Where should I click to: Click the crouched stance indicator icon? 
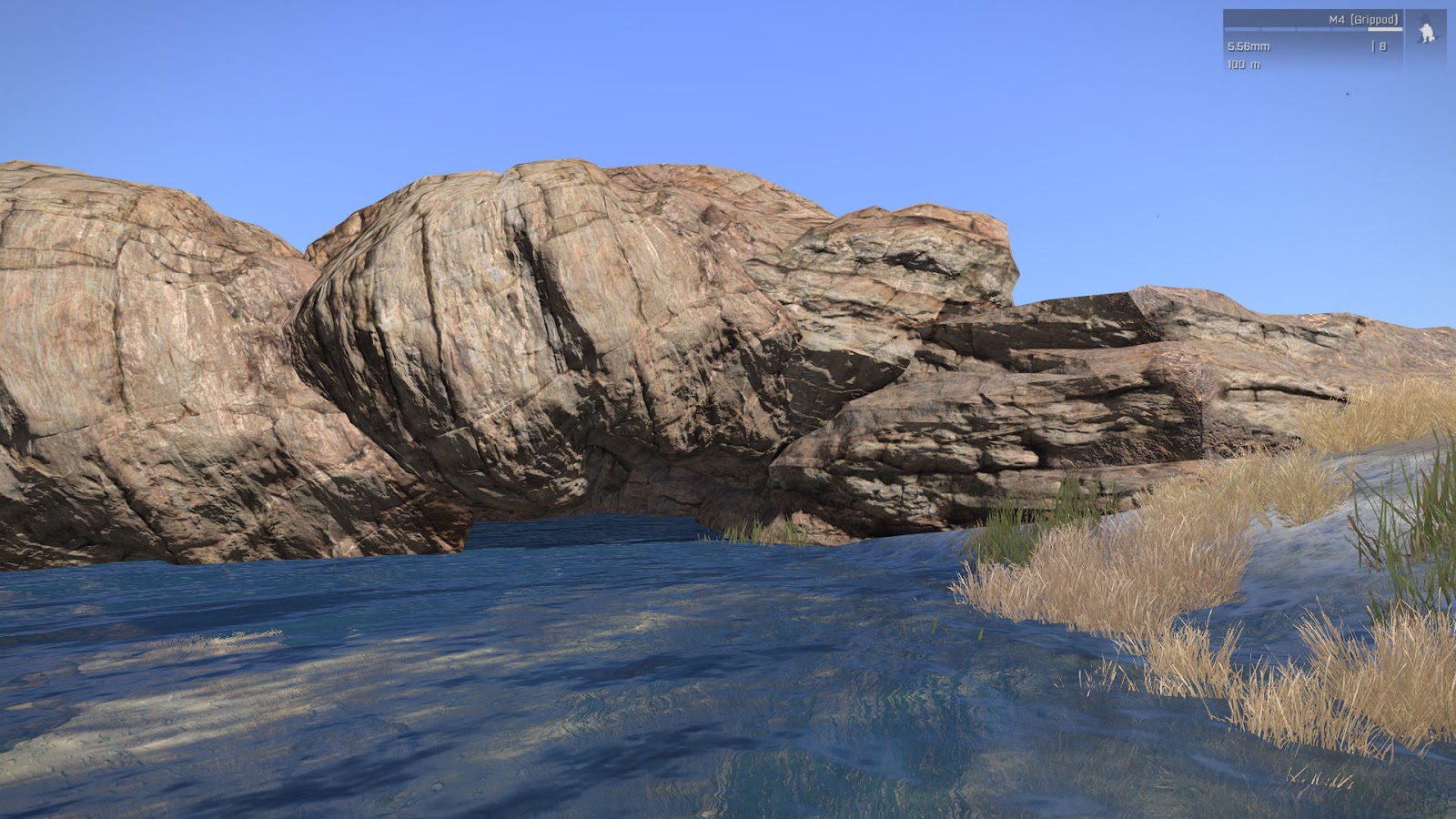pyautogui.click(x=1426, y=32)
